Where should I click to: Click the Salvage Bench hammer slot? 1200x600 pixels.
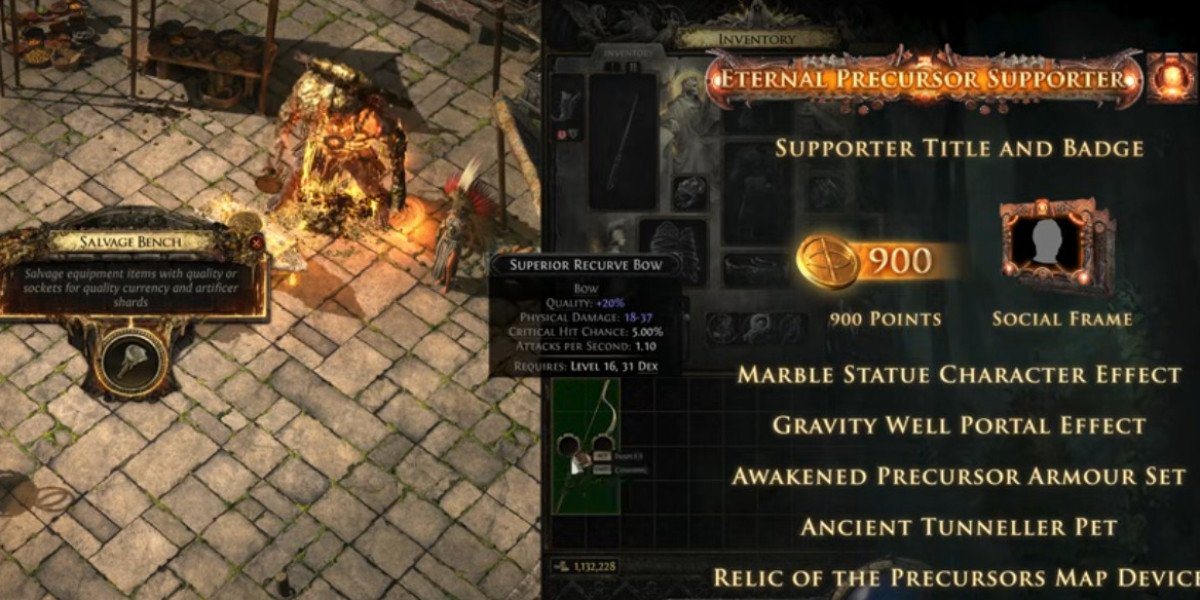coord(131,357)
